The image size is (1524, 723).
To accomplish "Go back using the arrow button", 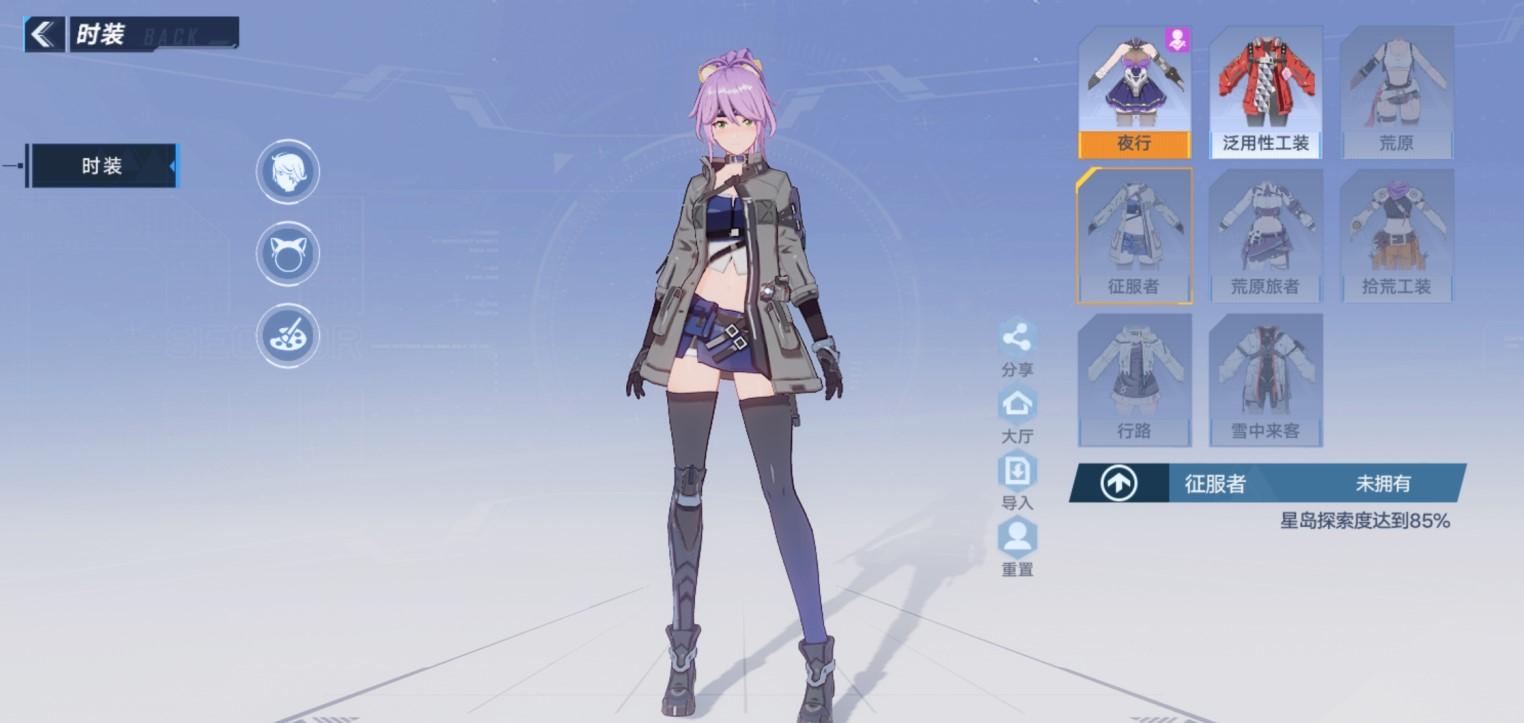I will [43, 34].
